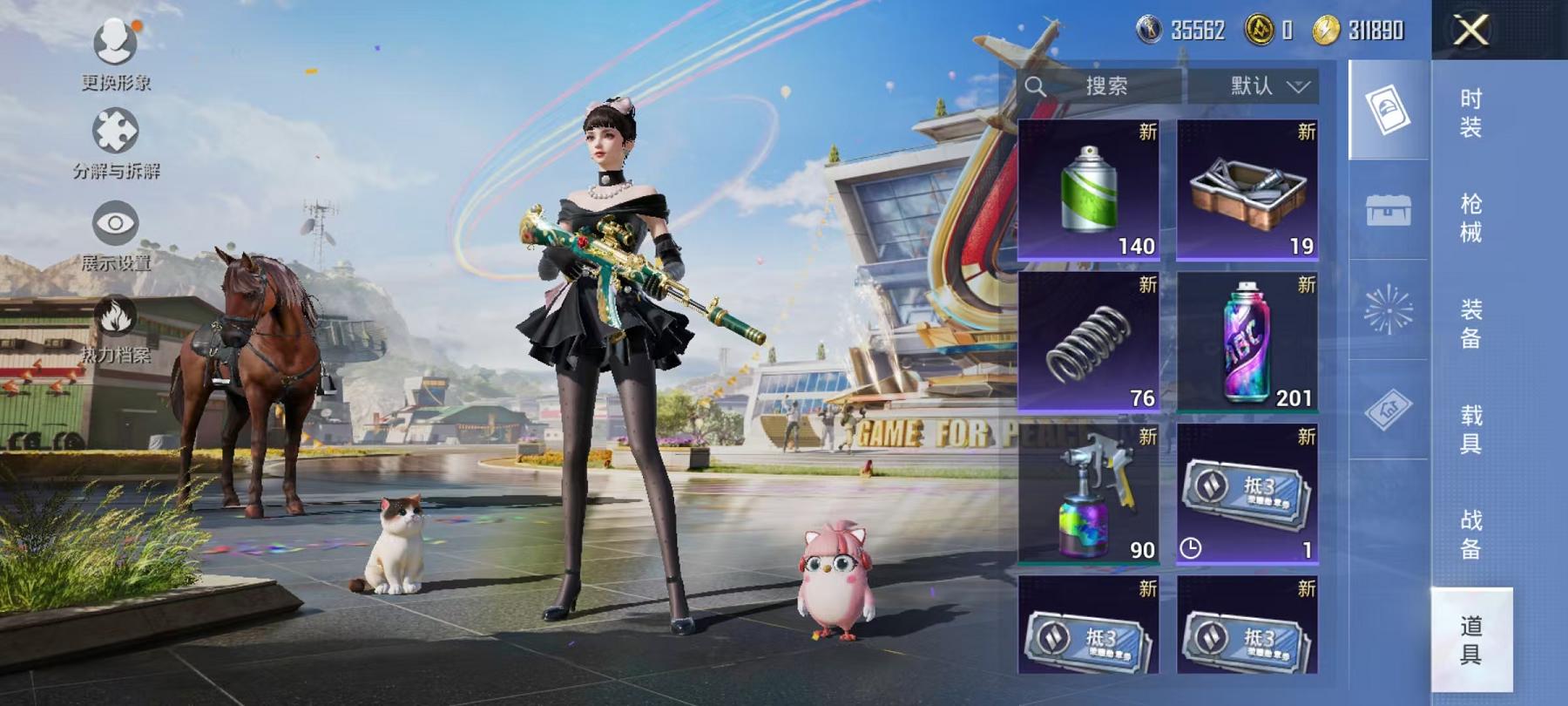Switch to the 载具 vehicles tab

point(1470,429)
